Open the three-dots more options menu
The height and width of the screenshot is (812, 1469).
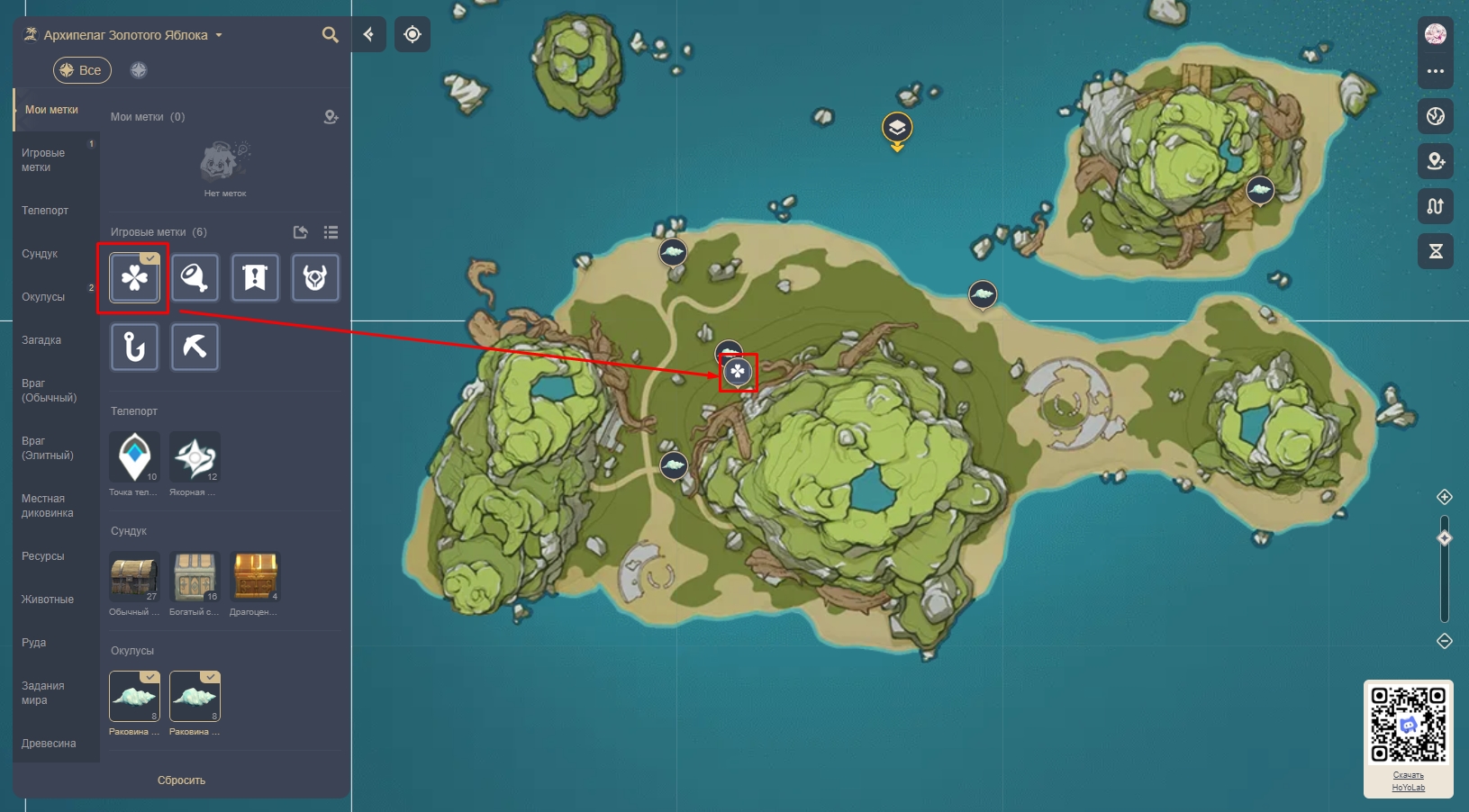1436,71
